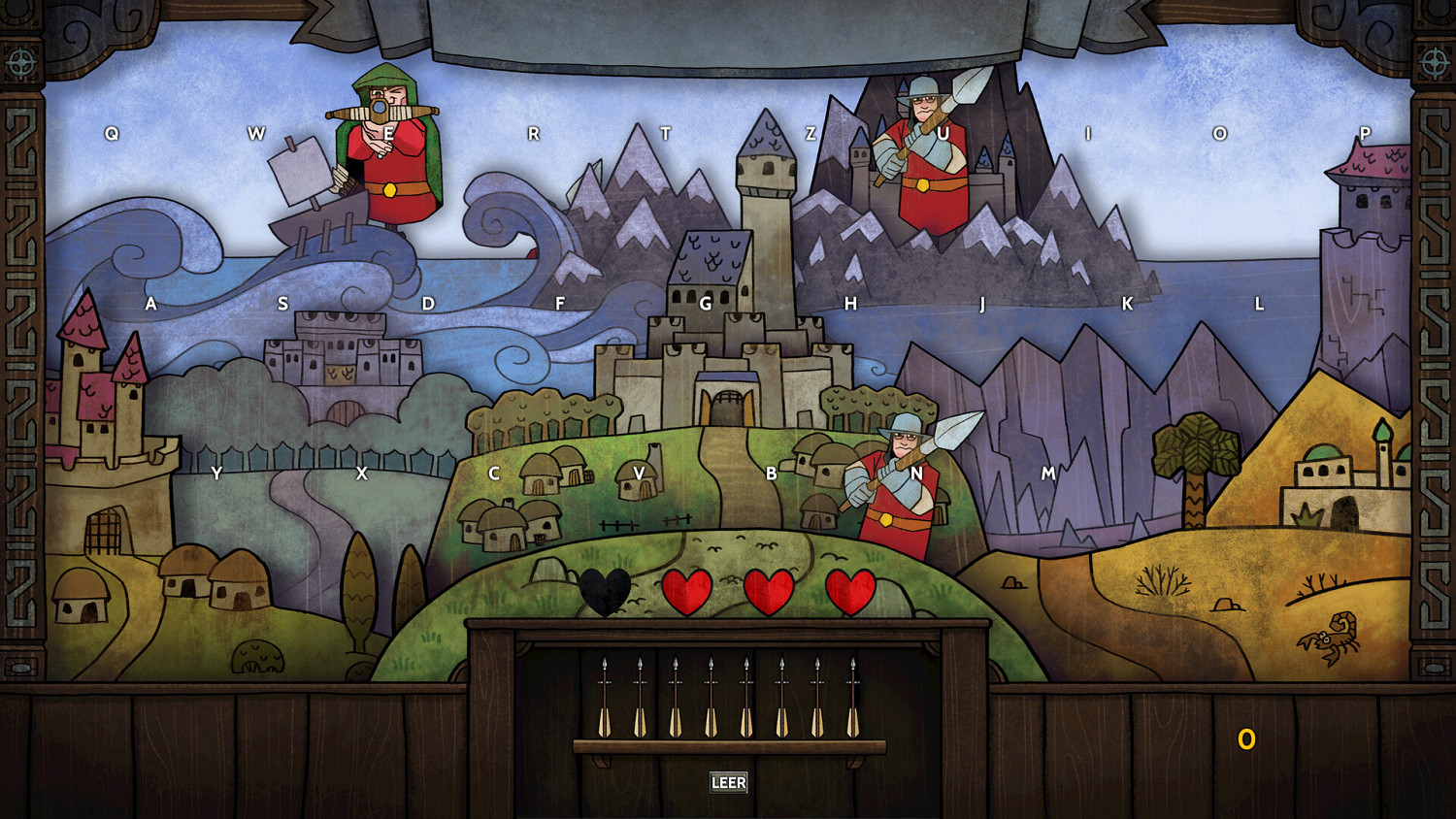The width and height of the screenshot is (1456, 819).
Task: Select the letter P key near the red tower
Action: 1367,132
